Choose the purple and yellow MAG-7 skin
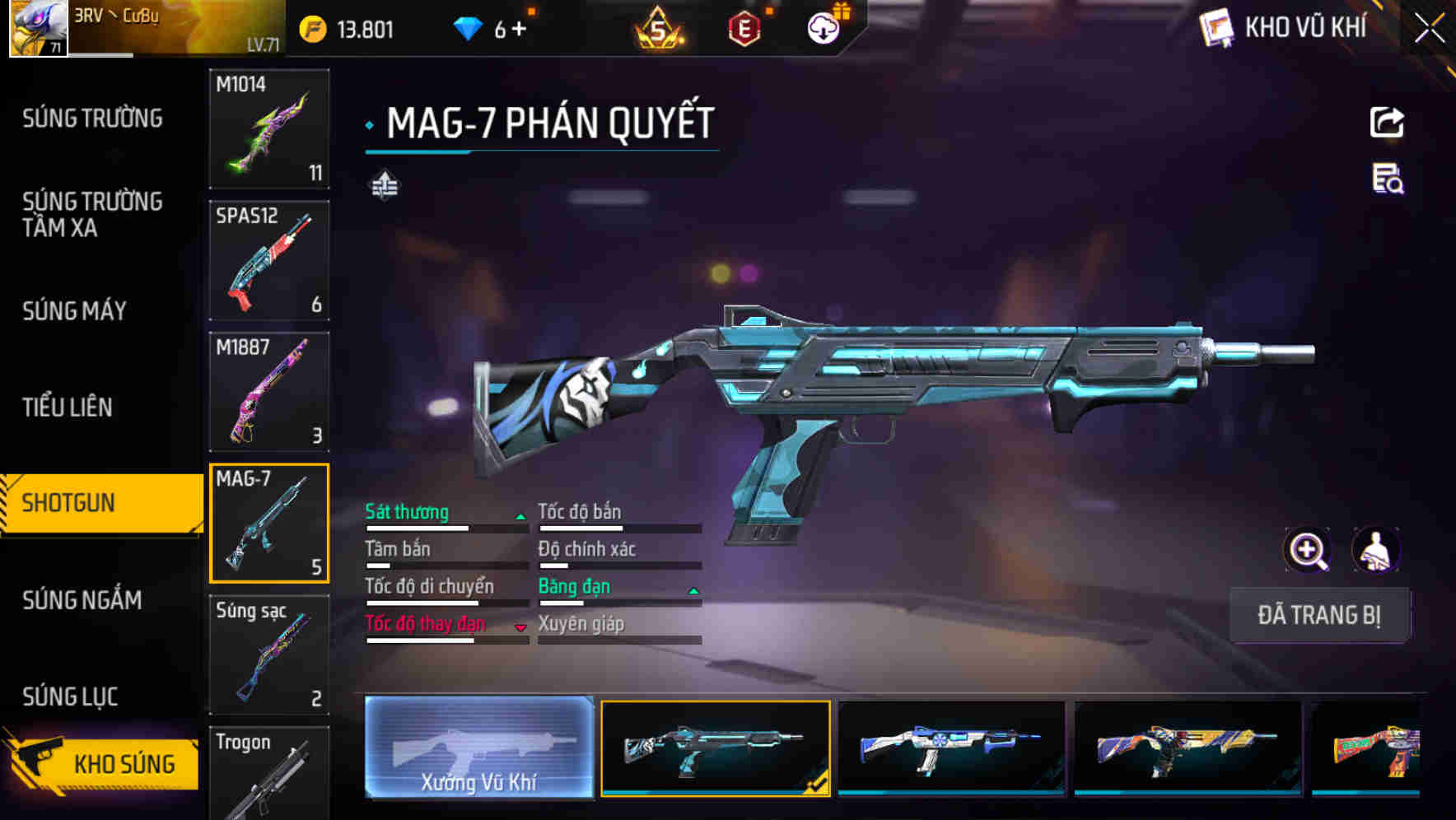Screen dimensions: 1456x820 point(1188,748)
